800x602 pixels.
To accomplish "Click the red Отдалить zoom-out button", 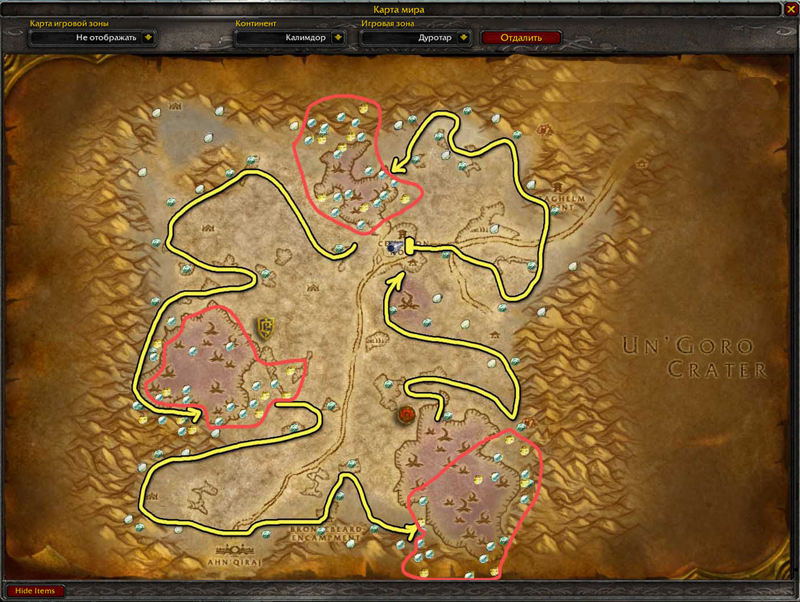I will point(521,38).
